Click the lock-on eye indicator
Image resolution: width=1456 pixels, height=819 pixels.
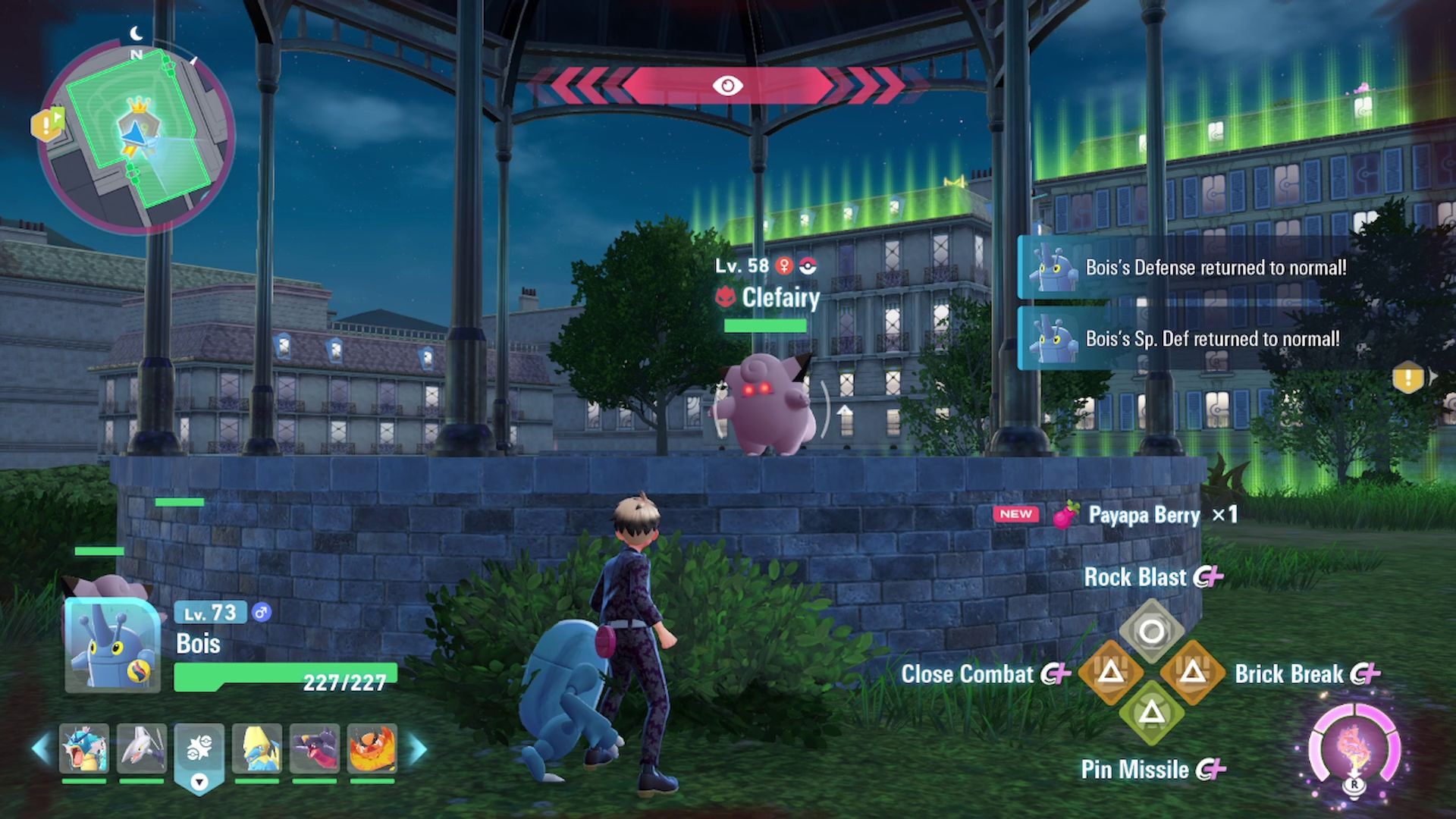[x=727, y=86]
